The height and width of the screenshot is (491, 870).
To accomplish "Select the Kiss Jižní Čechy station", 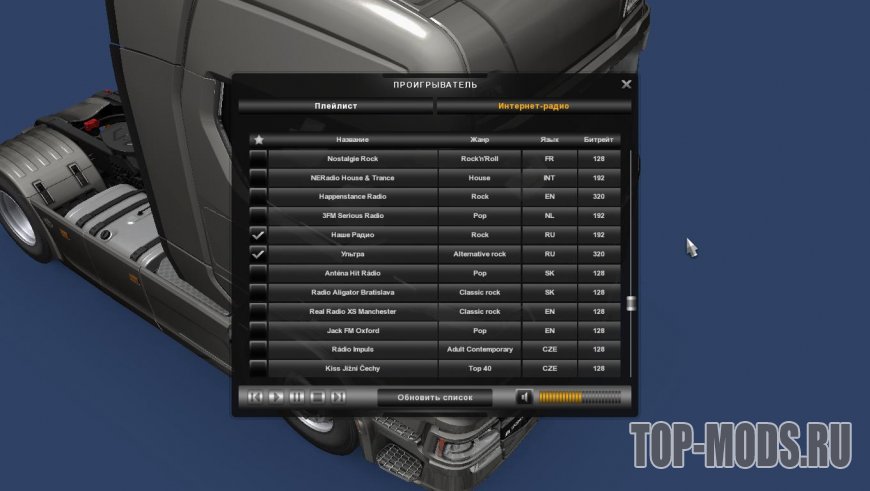I will pos(352,369).
